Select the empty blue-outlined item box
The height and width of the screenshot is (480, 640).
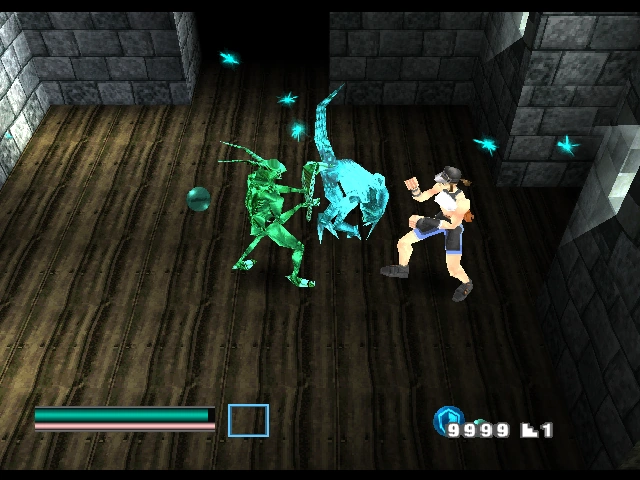248,420
